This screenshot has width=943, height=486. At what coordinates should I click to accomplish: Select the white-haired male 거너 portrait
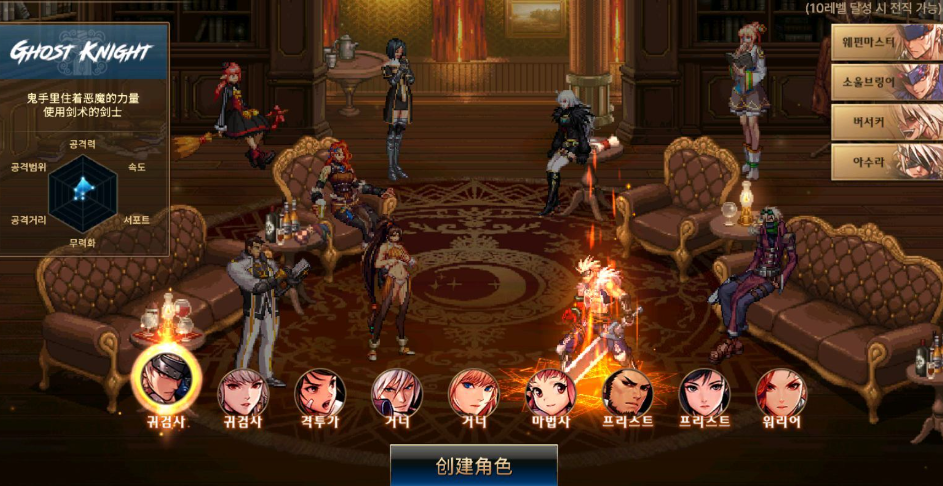397,391
